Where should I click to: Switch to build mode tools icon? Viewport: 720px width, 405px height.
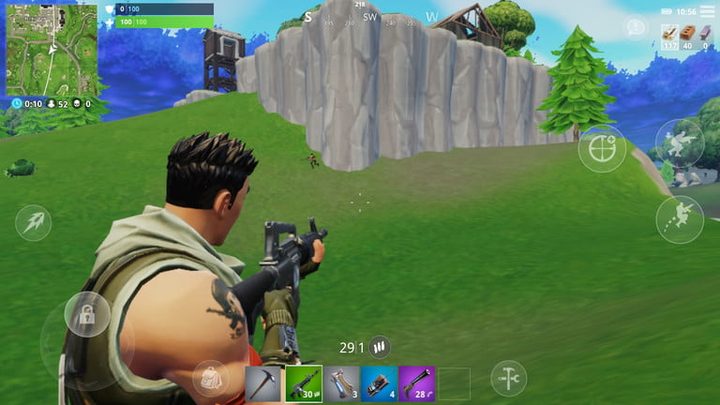(508, 377)
